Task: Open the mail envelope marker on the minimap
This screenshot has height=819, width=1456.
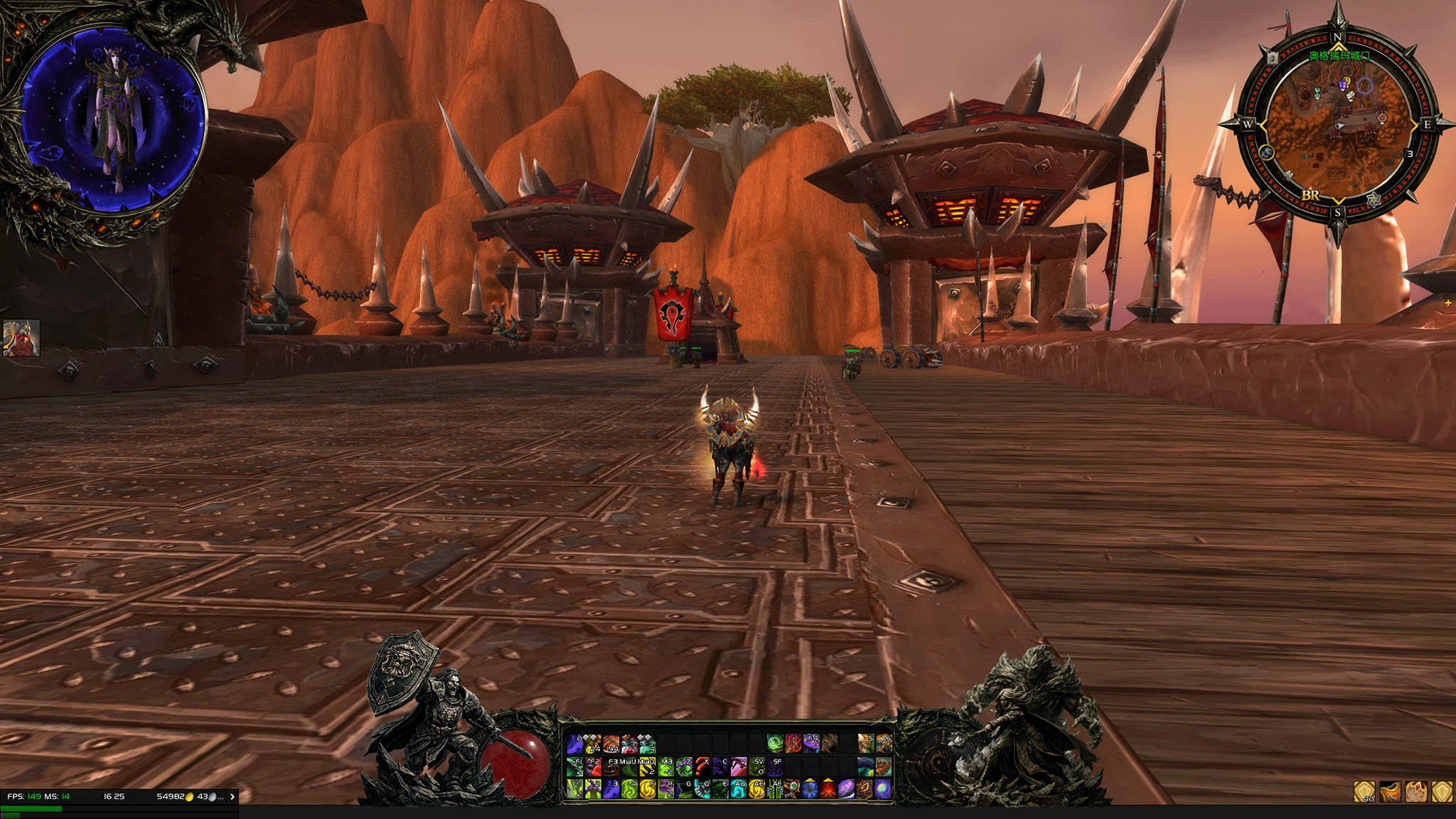Action: click(1349, 95)
